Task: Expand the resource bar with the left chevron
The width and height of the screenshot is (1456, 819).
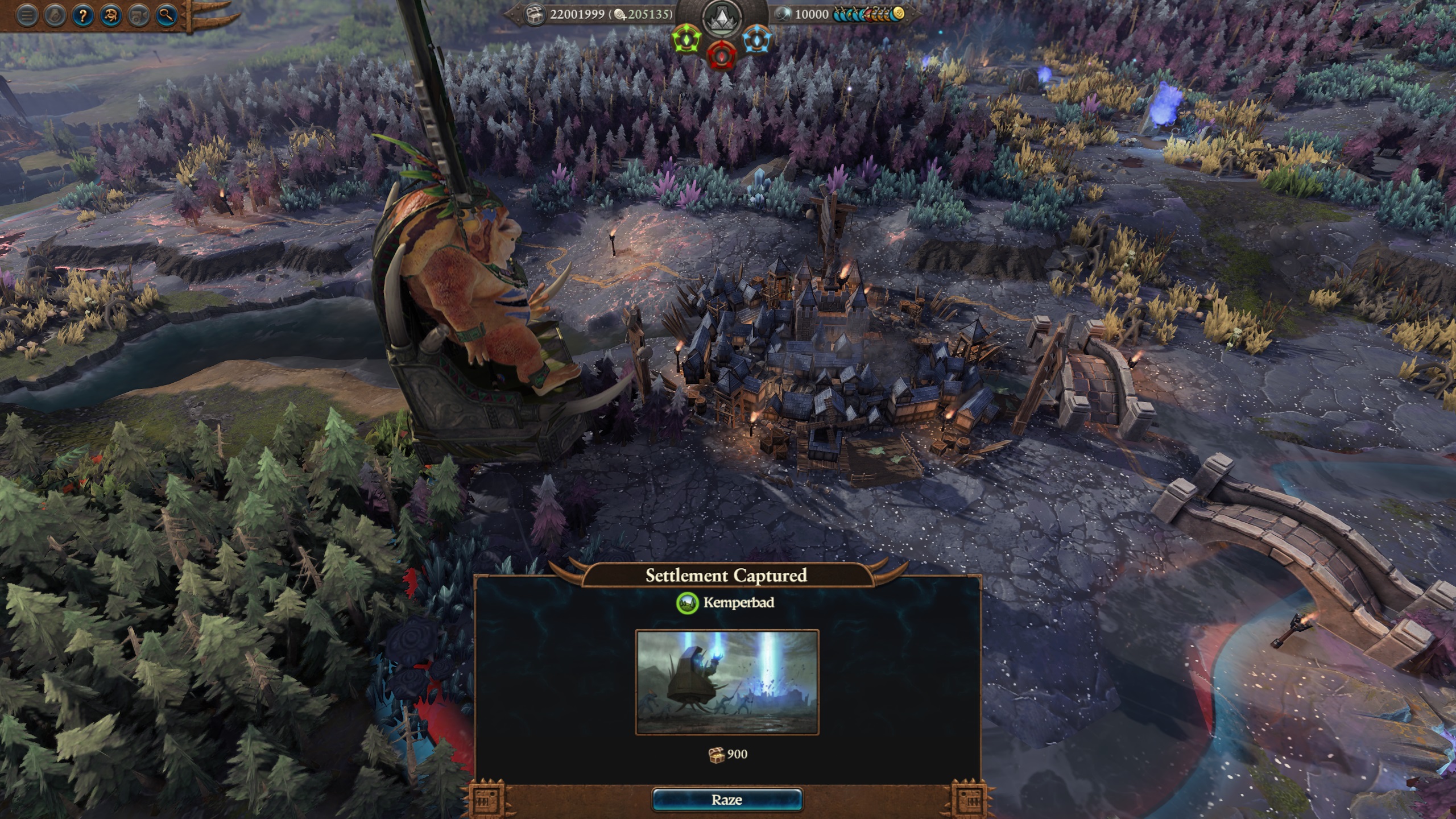Action: pyautogui.click(x=511, y=14)
